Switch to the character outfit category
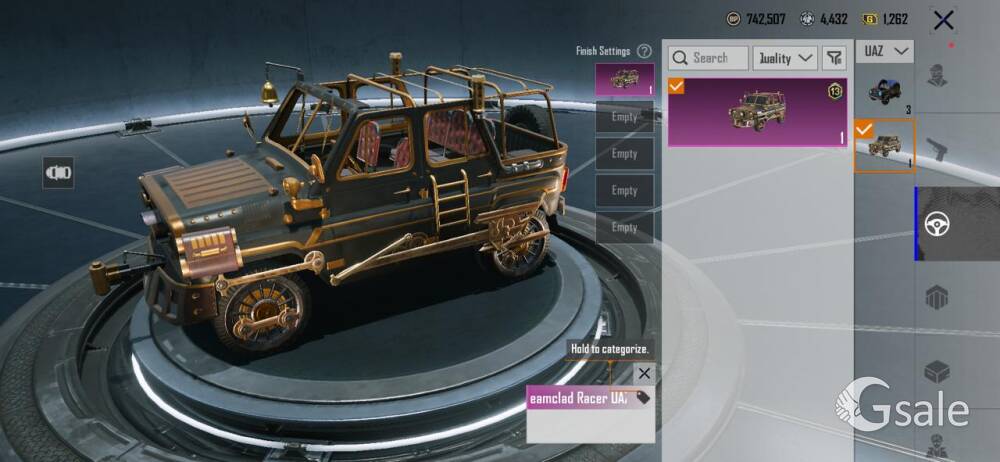 pyautogui.click(x=937, y=76)
